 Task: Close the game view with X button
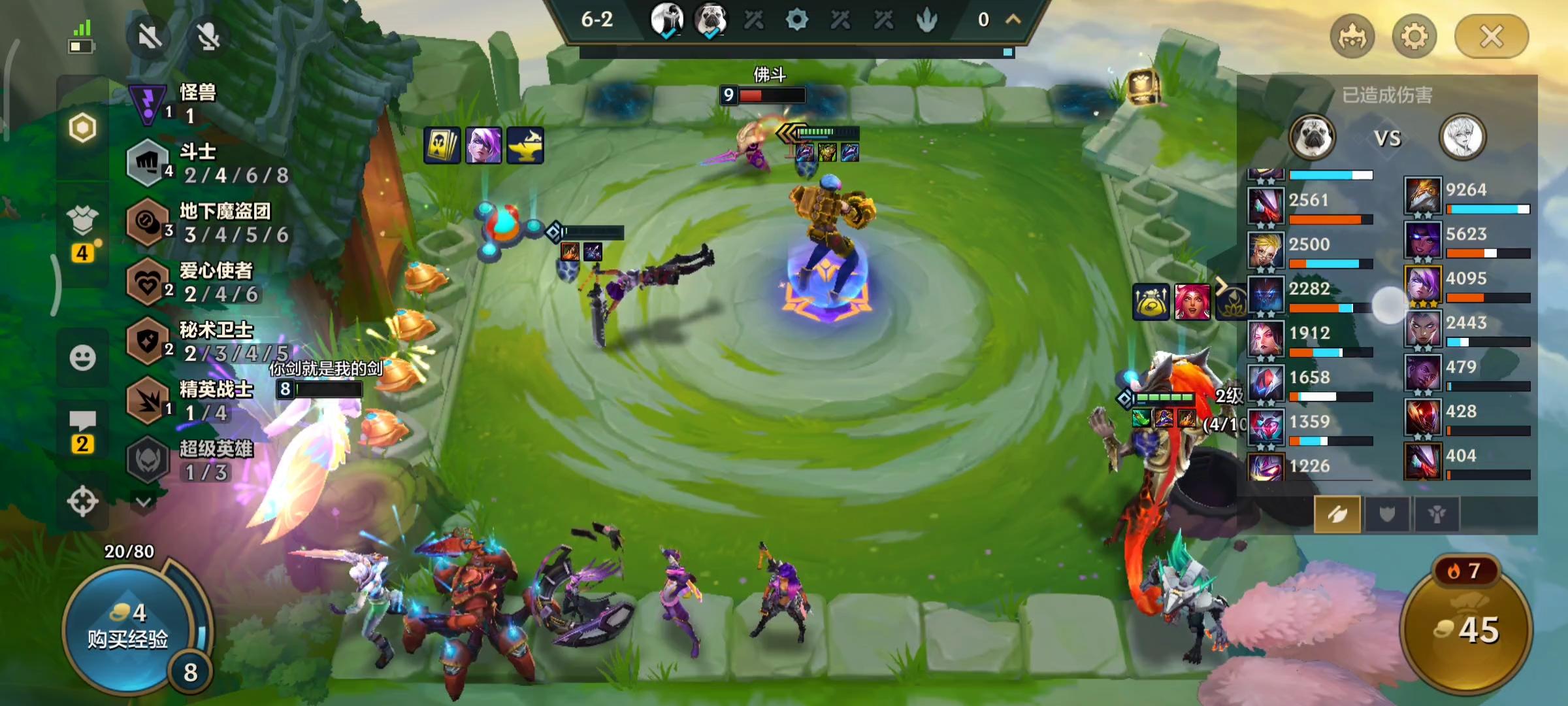click(1491, 37)
